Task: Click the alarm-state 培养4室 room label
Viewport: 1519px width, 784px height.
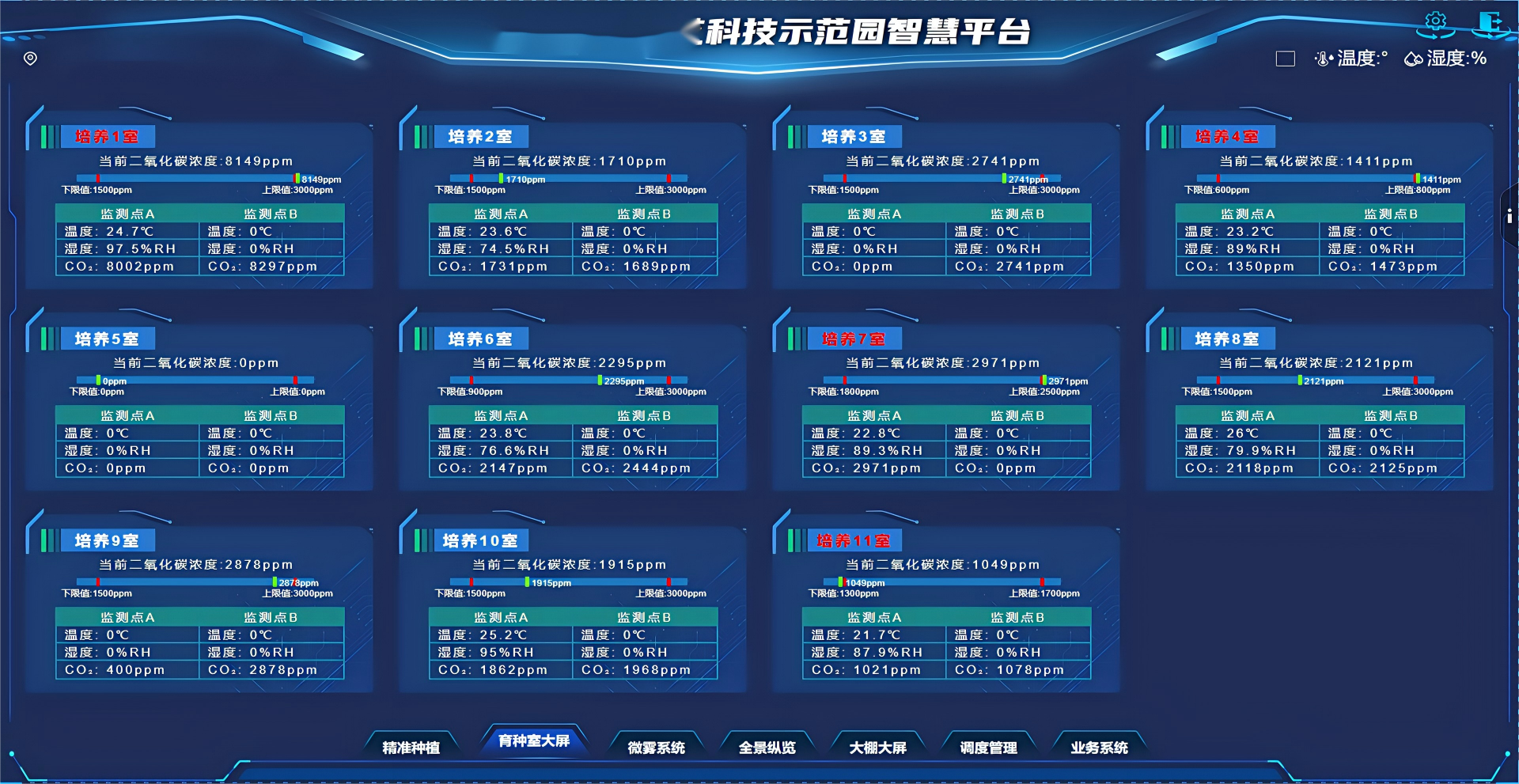Action: pos(1227,136)
